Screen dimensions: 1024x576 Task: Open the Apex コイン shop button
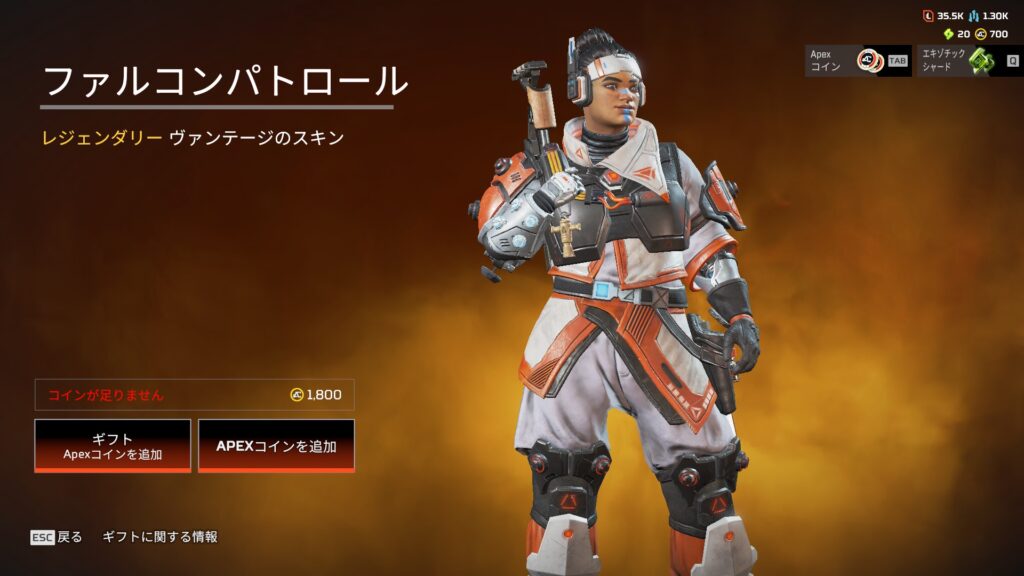857,60
